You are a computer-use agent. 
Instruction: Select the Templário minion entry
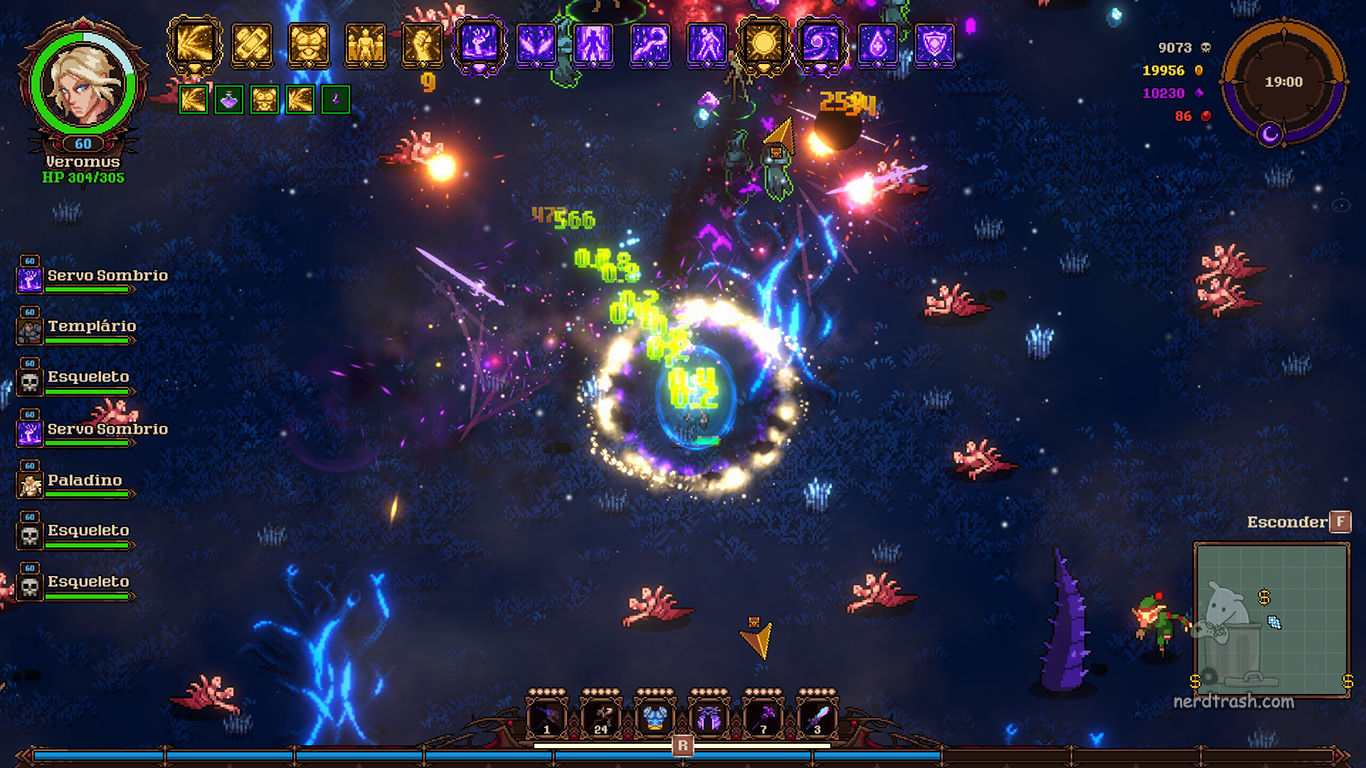pyautogui.click(x=76, y=328)
